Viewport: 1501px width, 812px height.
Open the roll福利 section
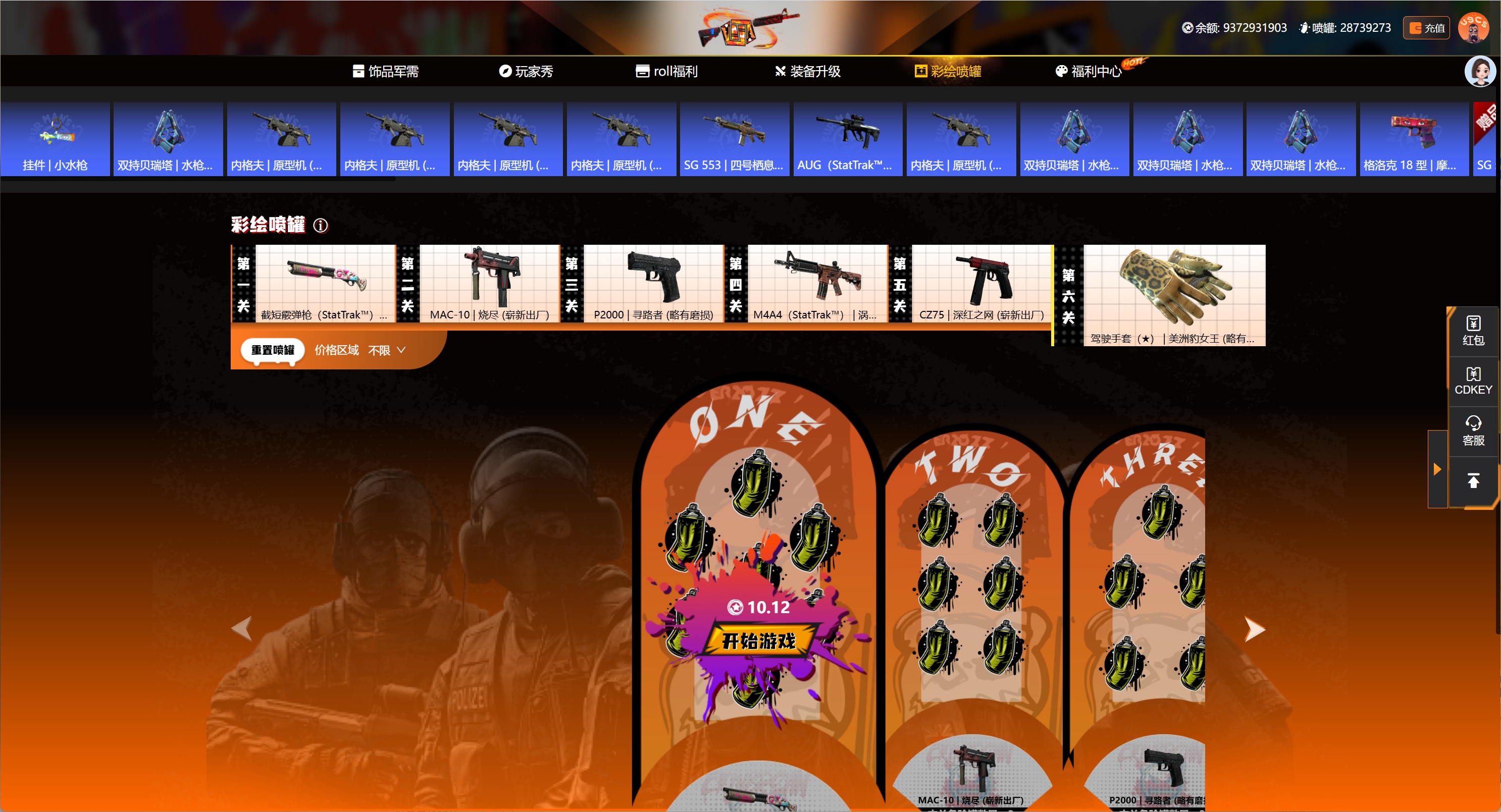coord(667,71)
